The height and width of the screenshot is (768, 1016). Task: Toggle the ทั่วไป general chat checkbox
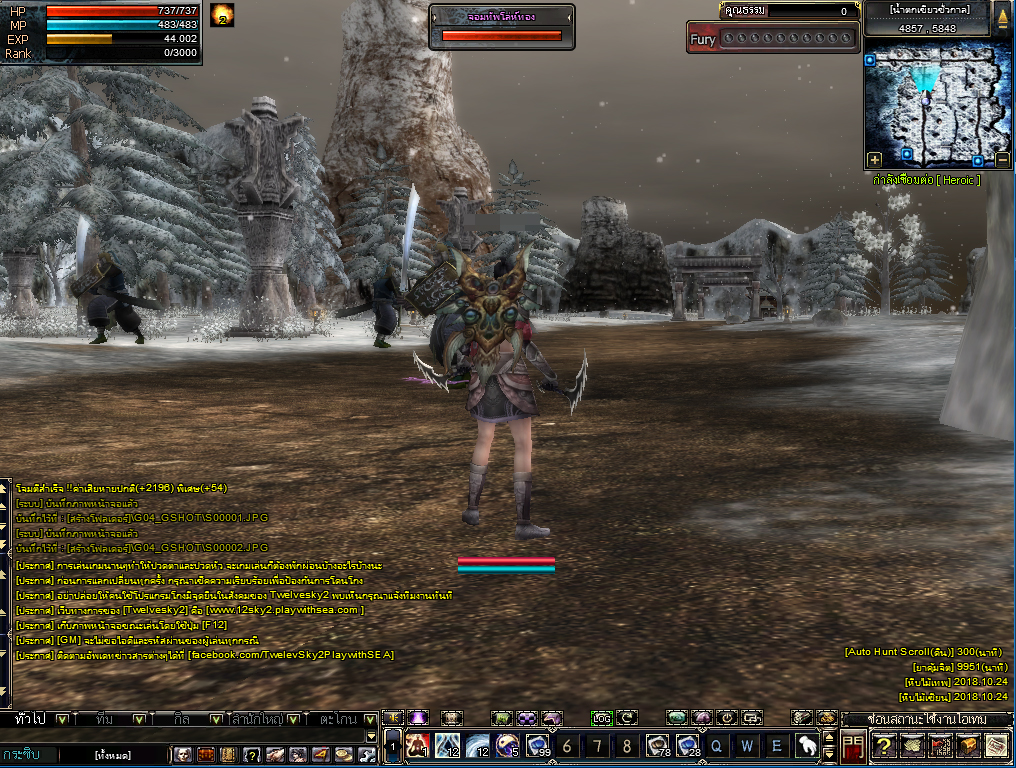62,719
